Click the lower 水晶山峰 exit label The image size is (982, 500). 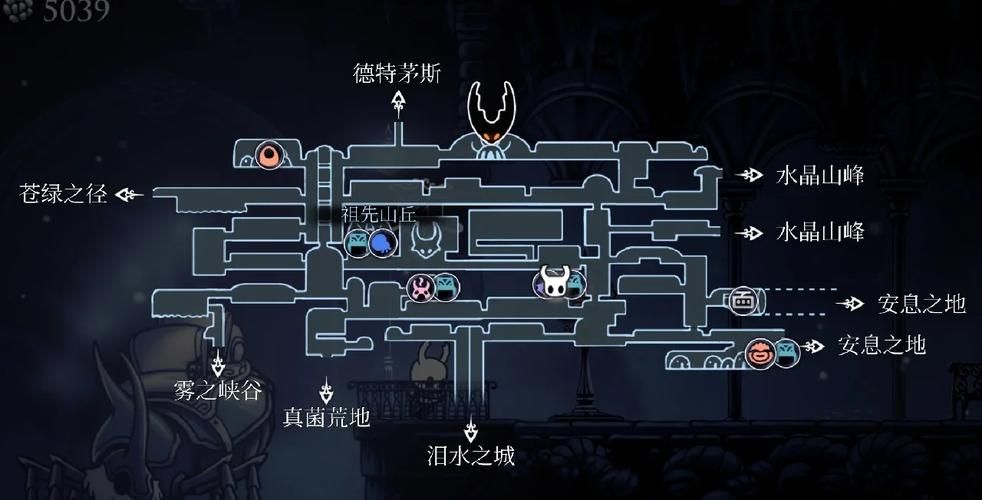[820, 232]
